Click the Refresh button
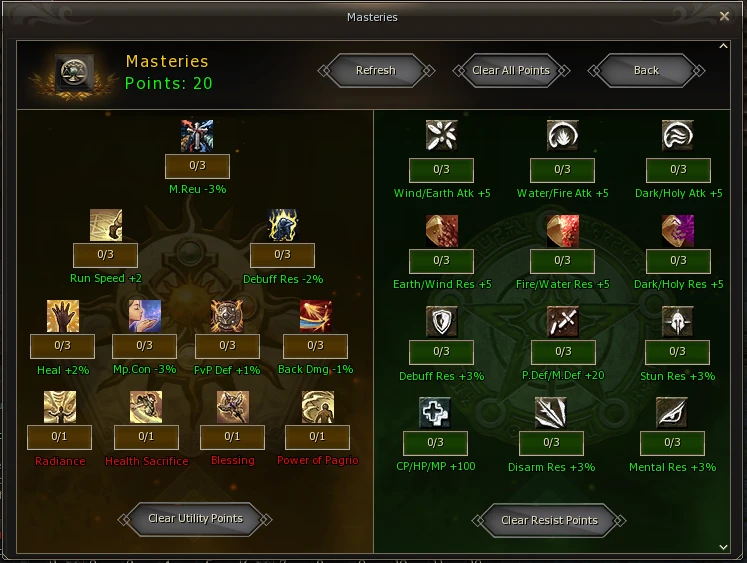The height and width of the screenshot is (563, 747). 376,70
